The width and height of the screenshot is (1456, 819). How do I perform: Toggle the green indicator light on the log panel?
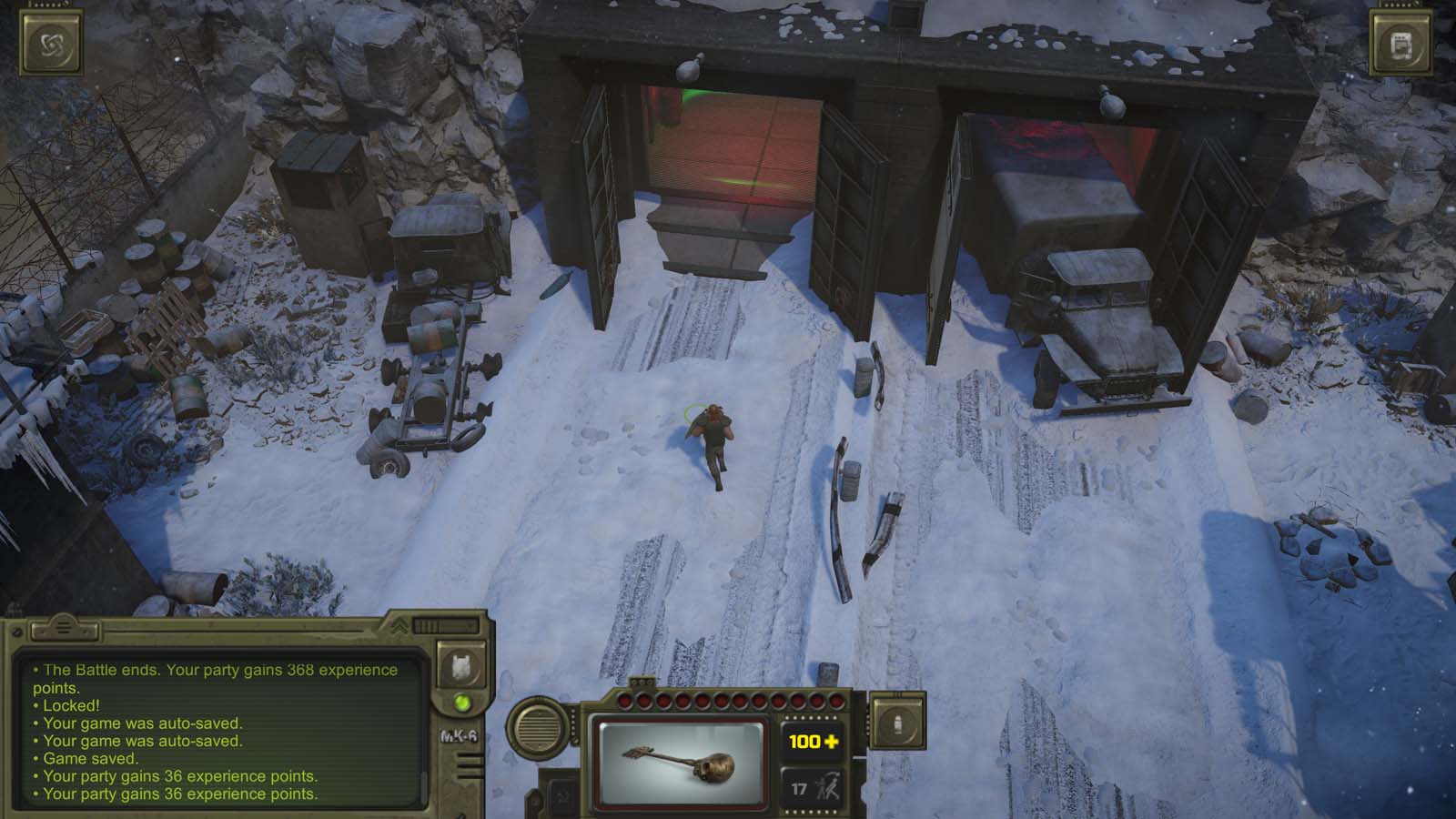462,702
